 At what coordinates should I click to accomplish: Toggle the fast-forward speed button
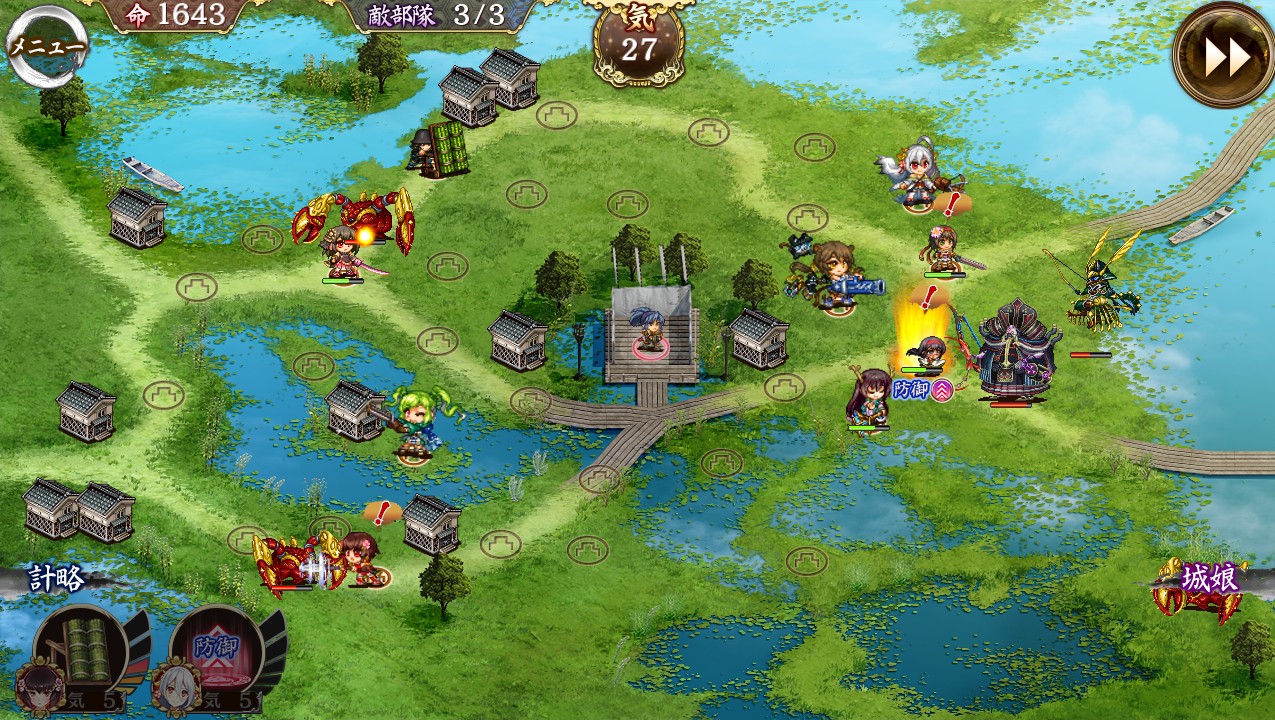coord(1224,56)
